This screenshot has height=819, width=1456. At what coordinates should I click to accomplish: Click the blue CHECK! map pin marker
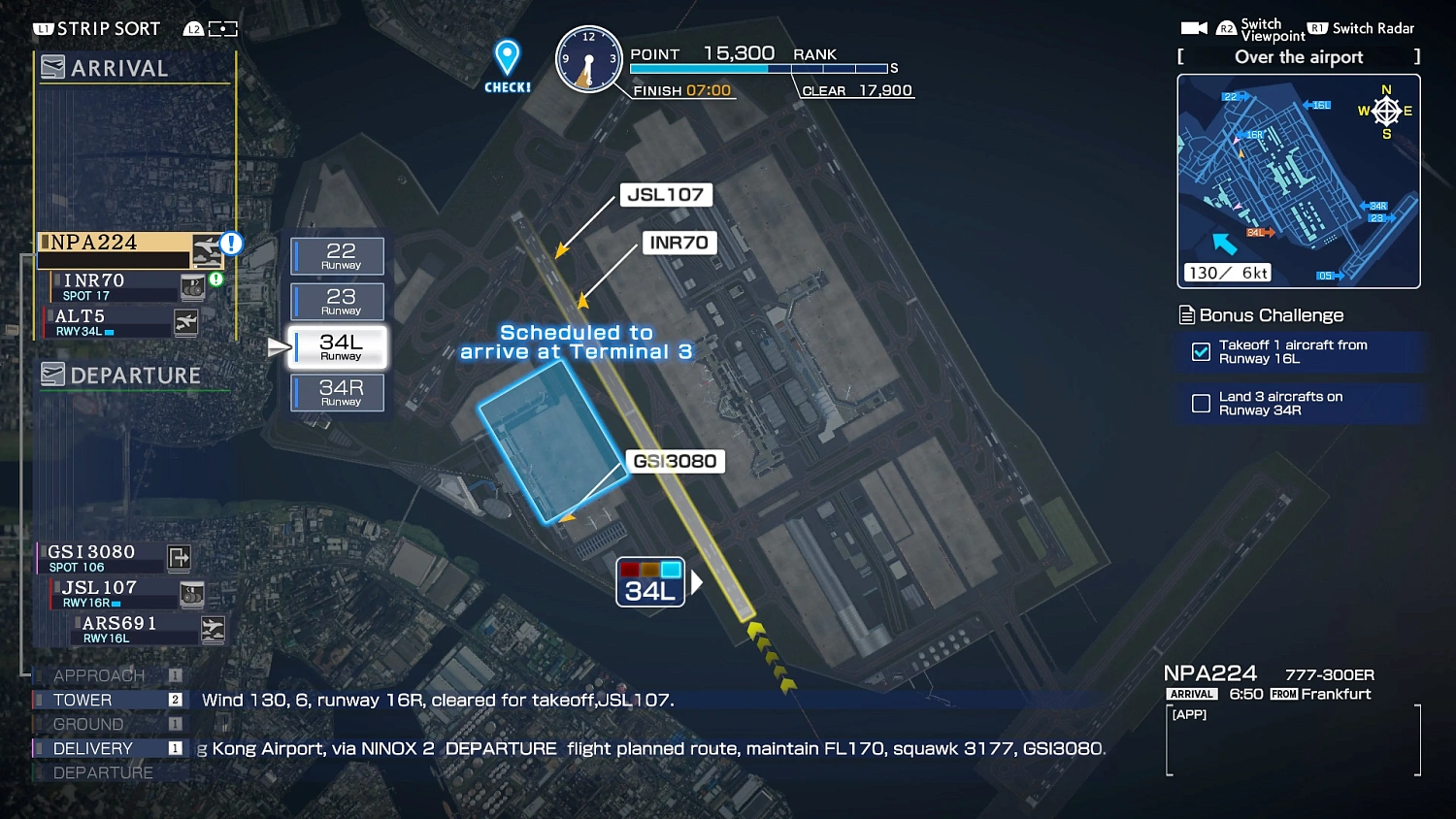[506, 60]
